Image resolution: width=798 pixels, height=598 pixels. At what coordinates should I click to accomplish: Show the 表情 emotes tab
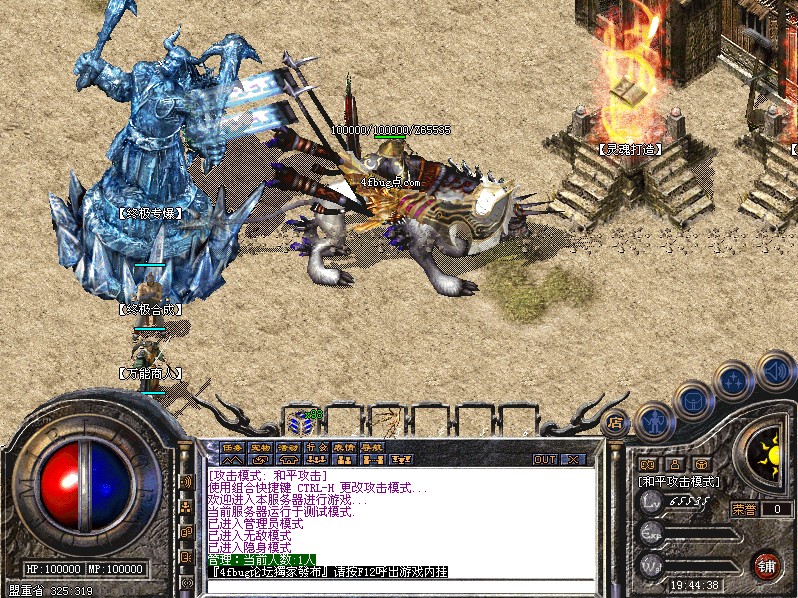click(344, 447)
